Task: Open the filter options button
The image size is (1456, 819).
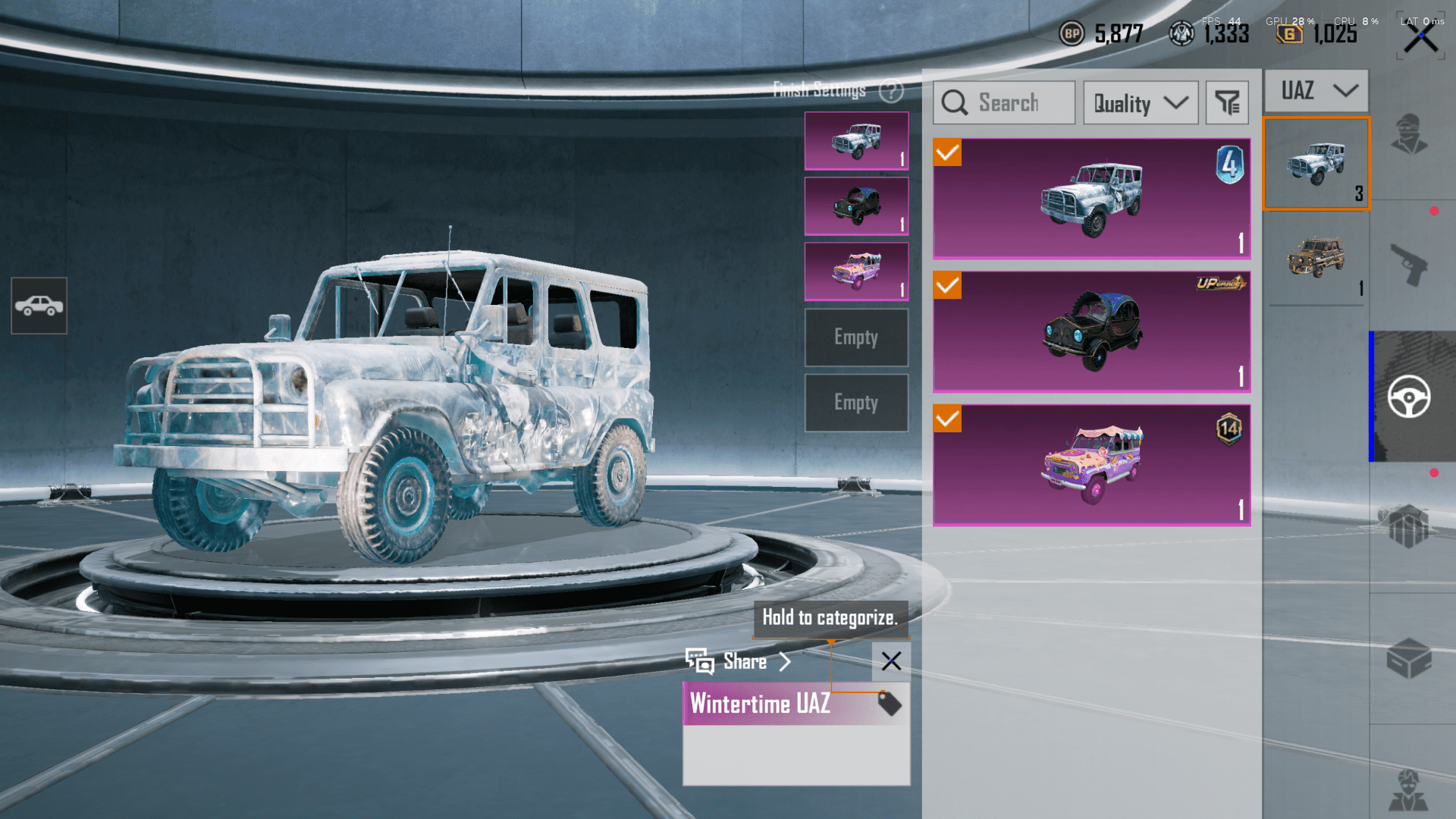Action: 1226,103
